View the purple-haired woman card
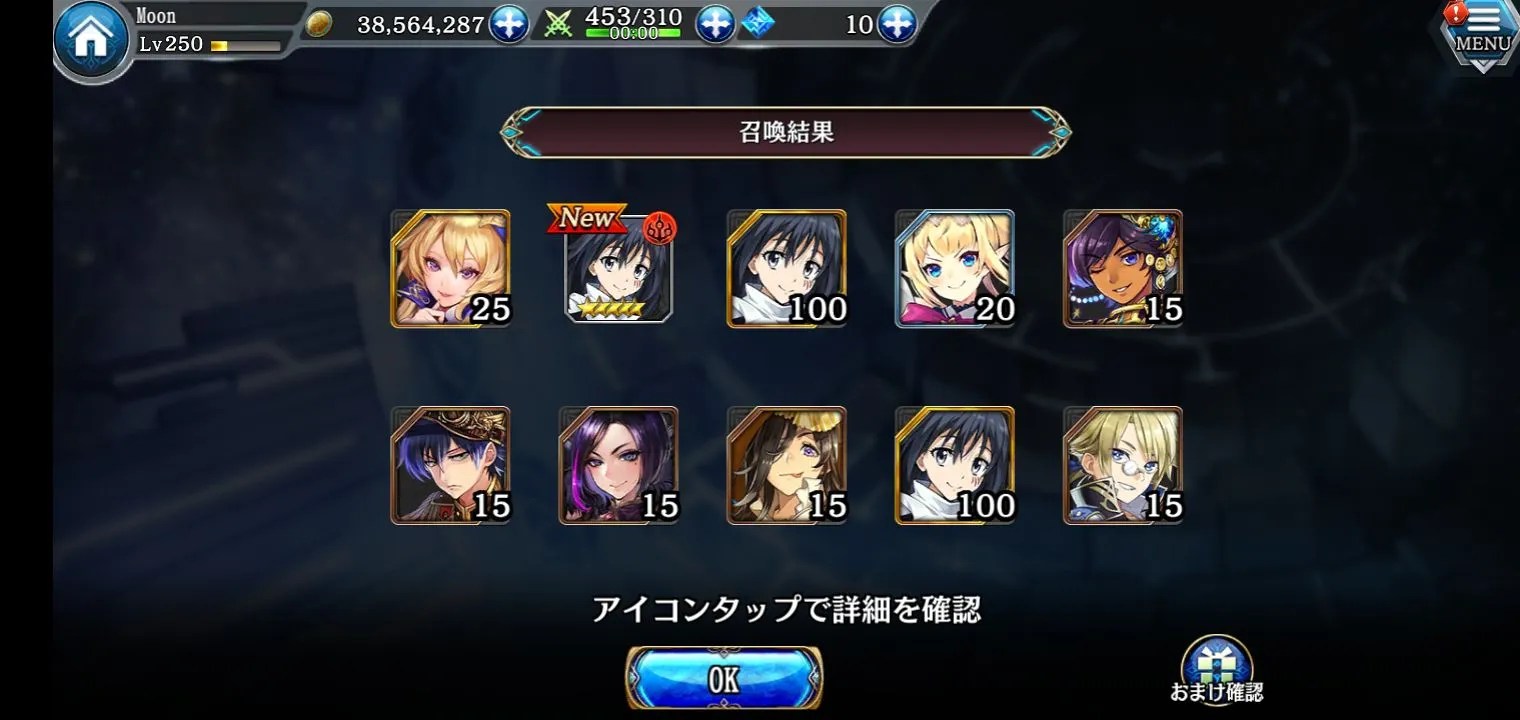This screenshot has height=720, width=1520. pos(618,465)
